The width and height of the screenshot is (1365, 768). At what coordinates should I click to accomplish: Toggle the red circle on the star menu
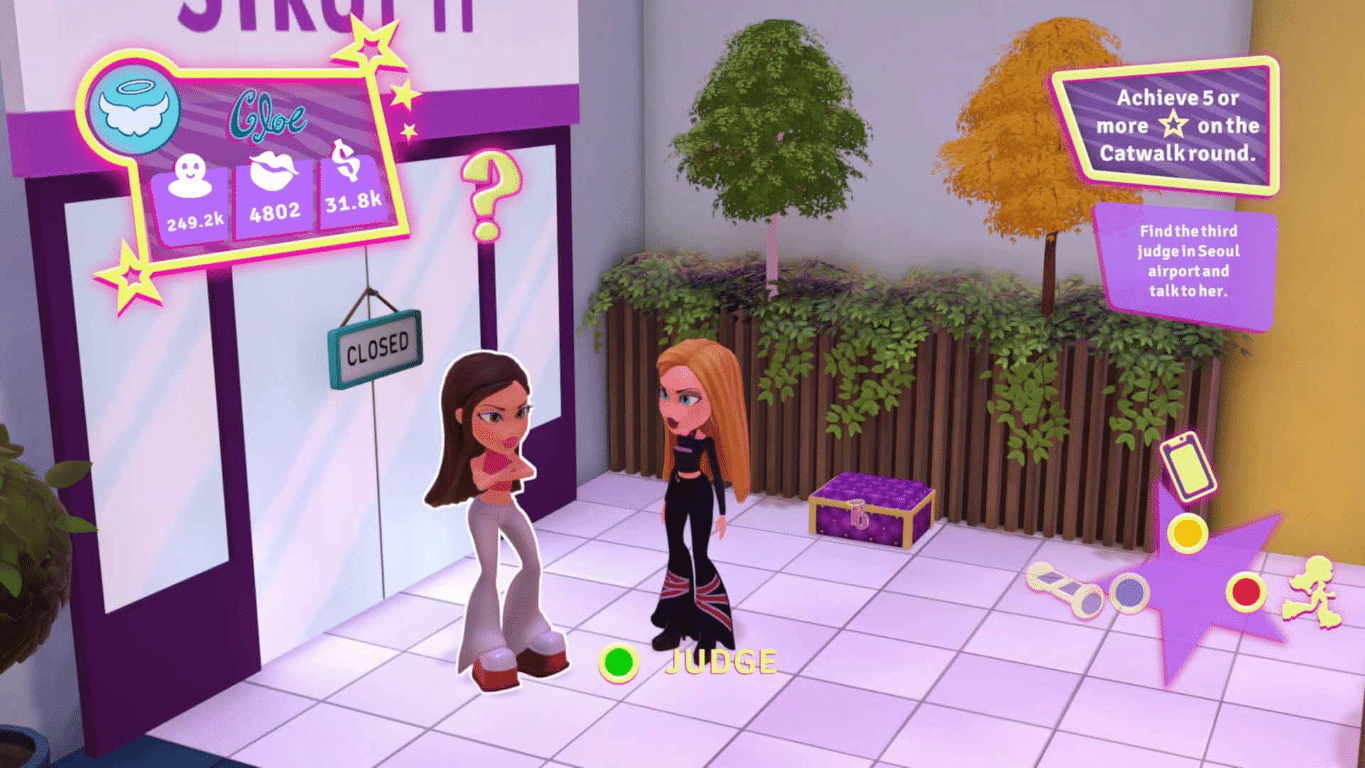tap(1246, 591)
